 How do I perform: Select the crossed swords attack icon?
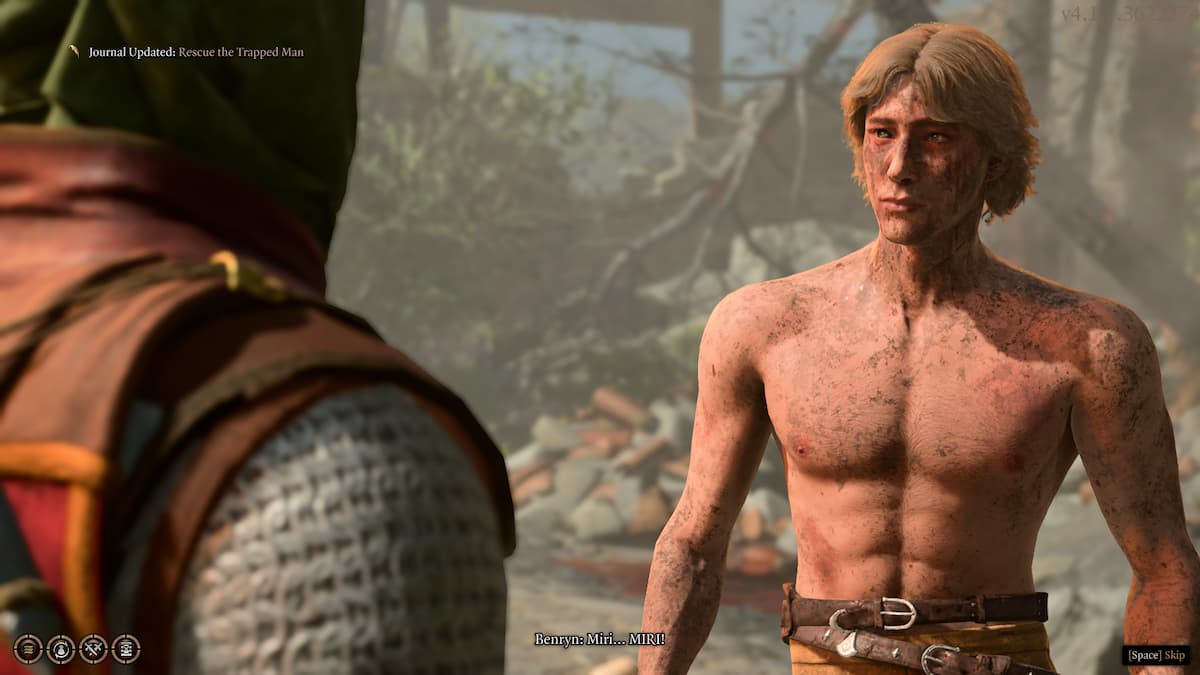93,649
